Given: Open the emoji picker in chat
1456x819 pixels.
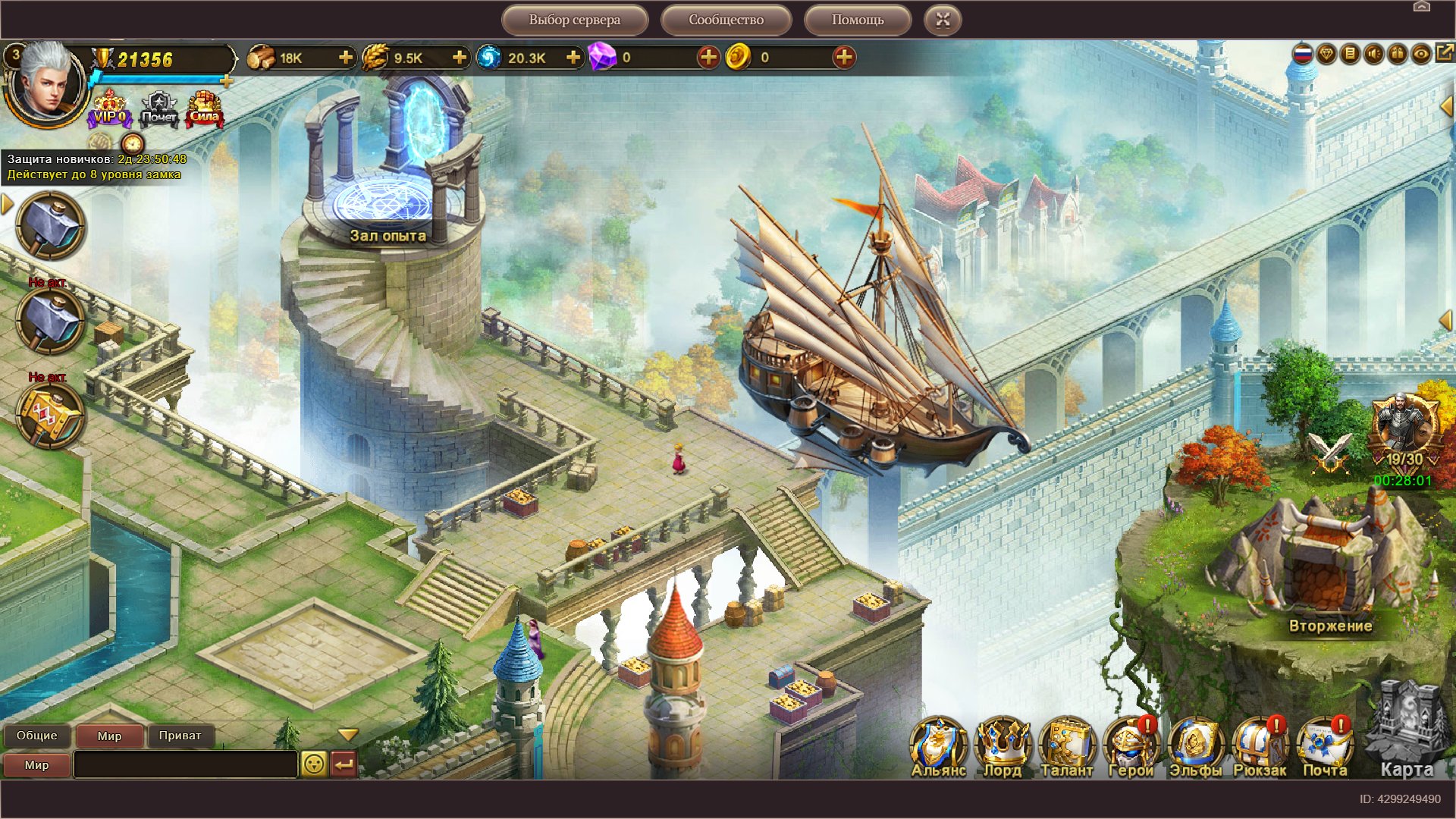Looking at the screenshot, I should pos(313,764).
